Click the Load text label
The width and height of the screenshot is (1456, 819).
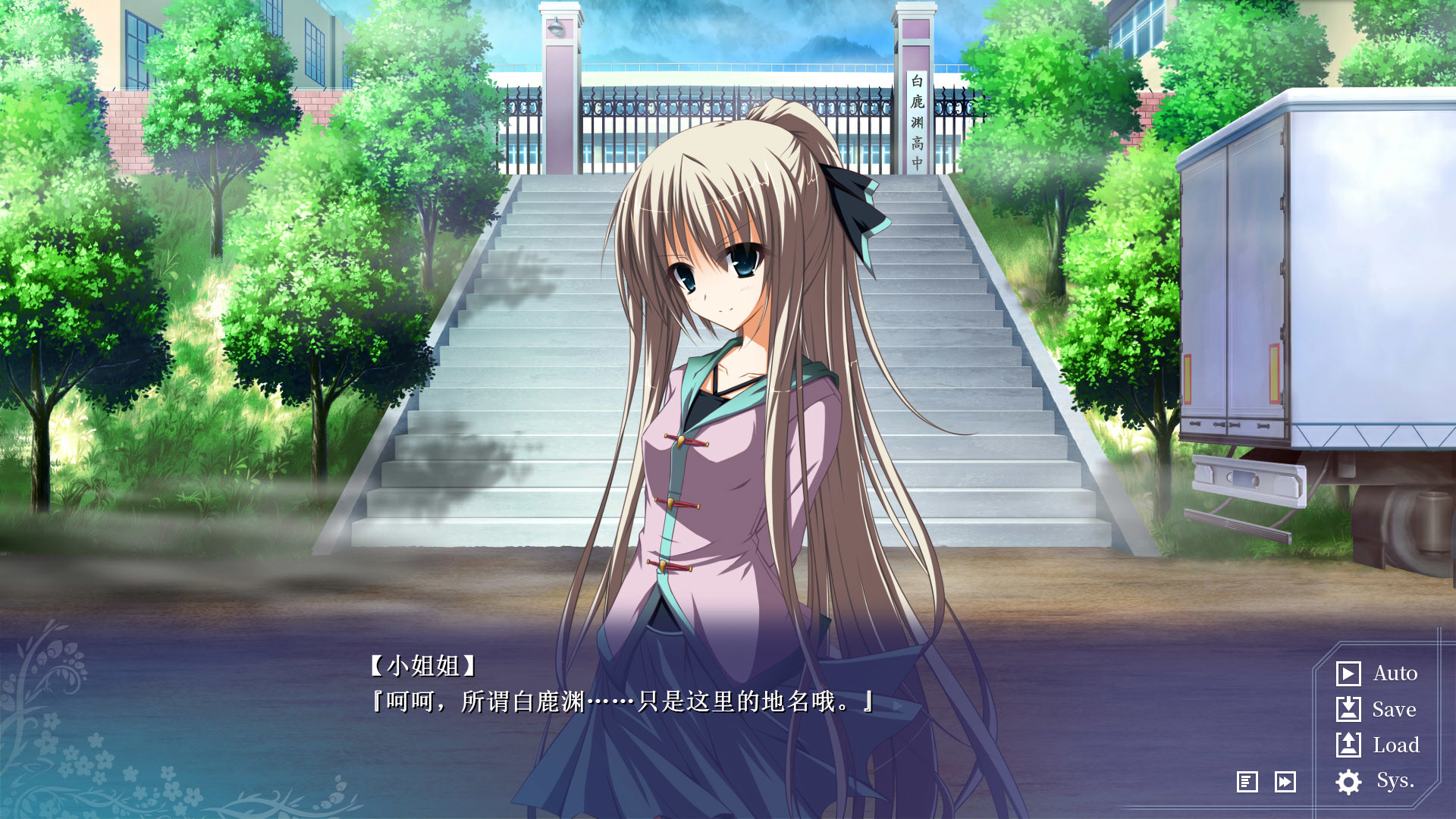click(x=1395, y=745)
